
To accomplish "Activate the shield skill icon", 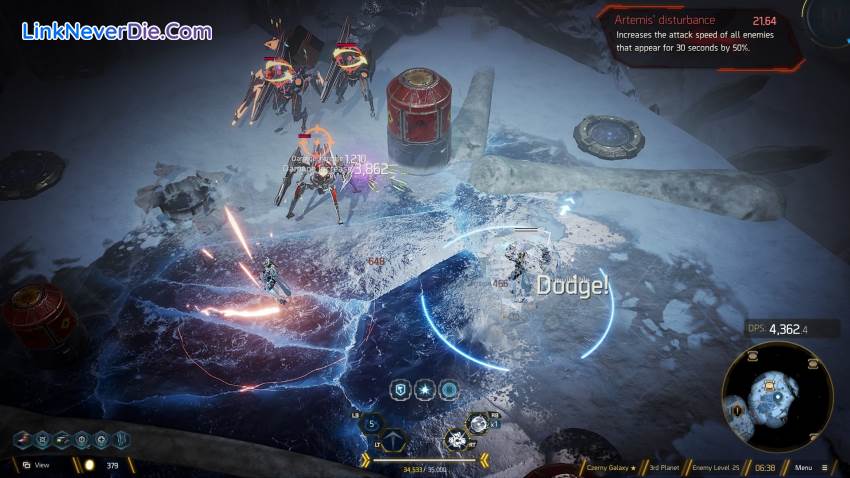I will coord(399,388).
